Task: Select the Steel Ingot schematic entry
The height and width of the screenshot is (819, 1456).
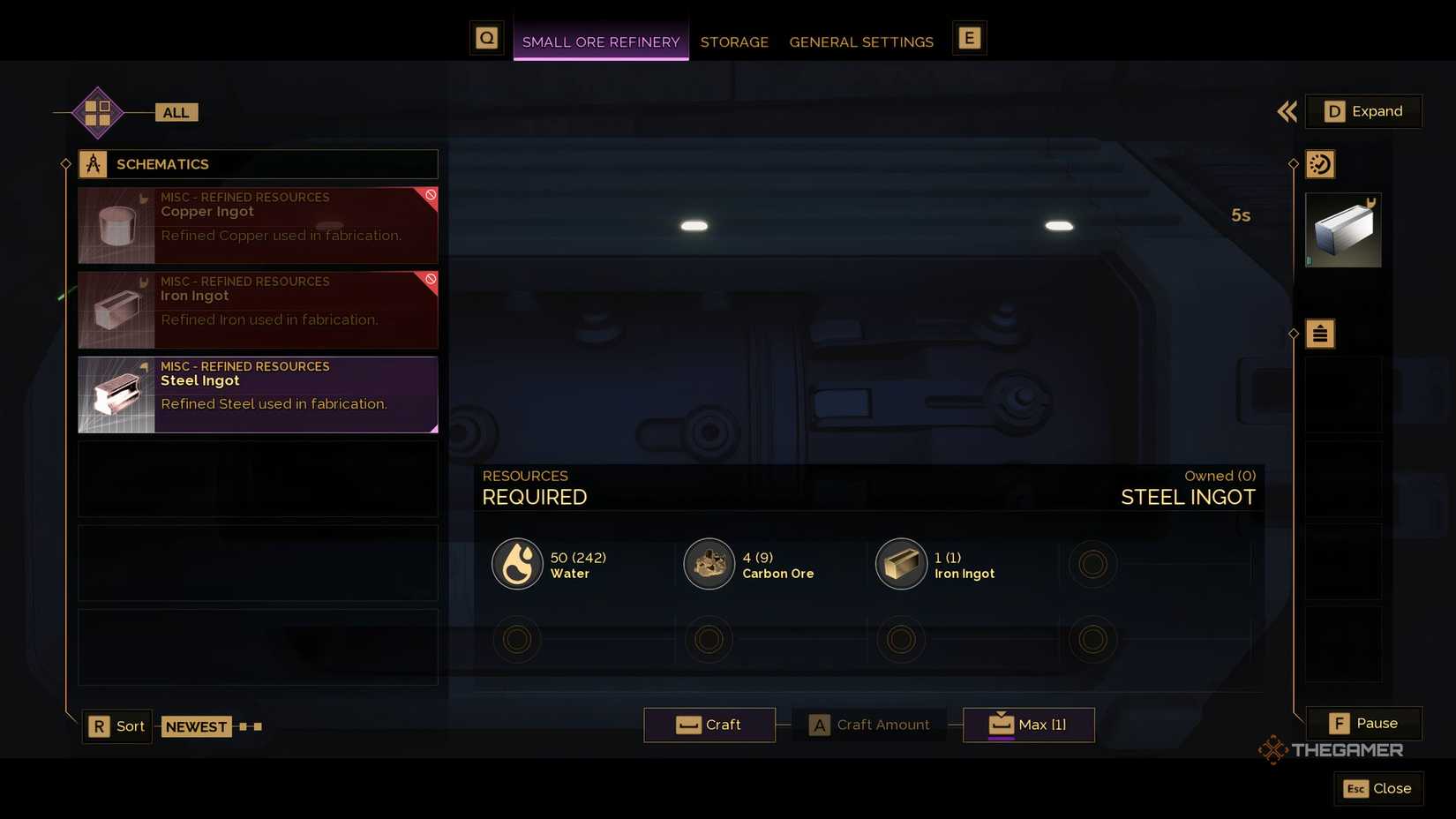Action: tap(257, 394)
